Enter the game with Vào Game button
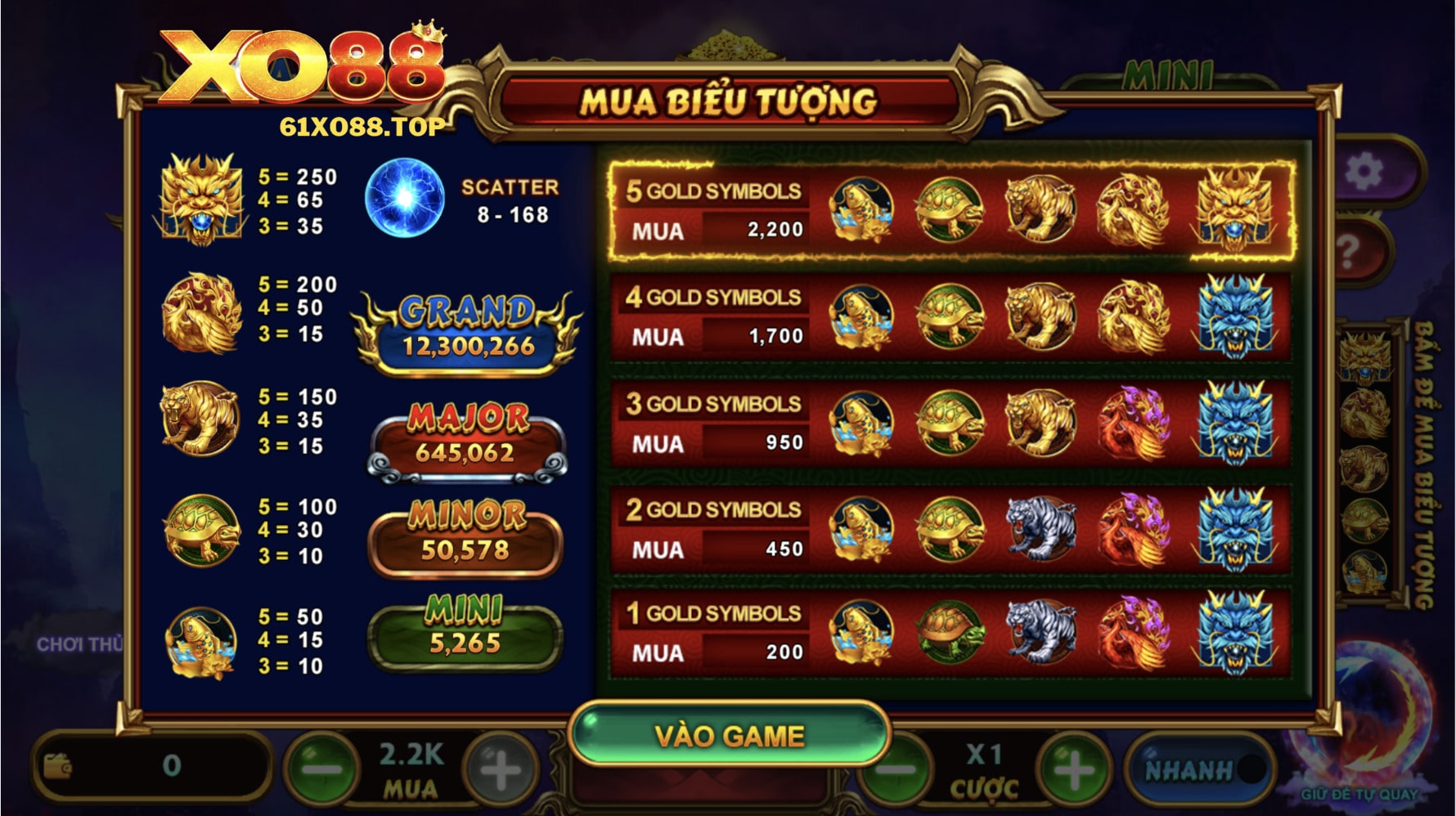1456x816 pixels. coord(729,735)
